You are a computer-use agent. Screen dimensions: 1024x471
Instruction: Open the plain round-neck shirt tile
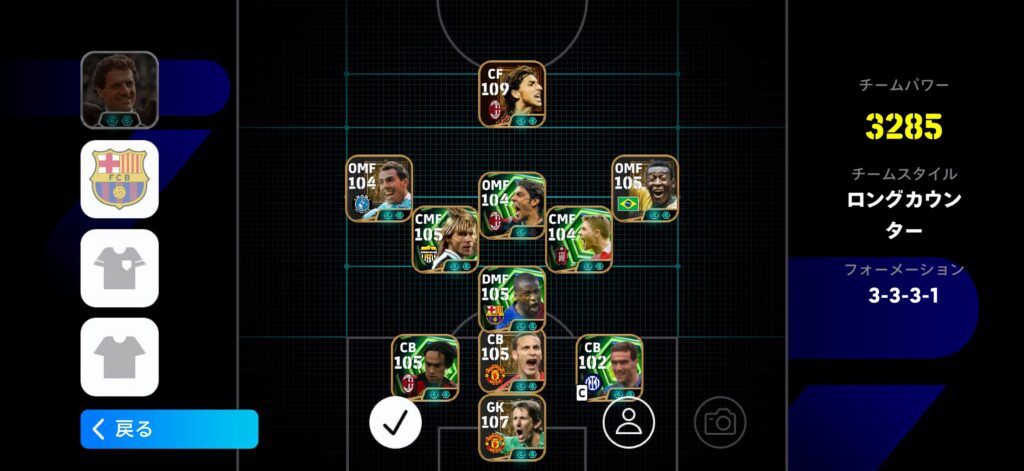point(119,356)
